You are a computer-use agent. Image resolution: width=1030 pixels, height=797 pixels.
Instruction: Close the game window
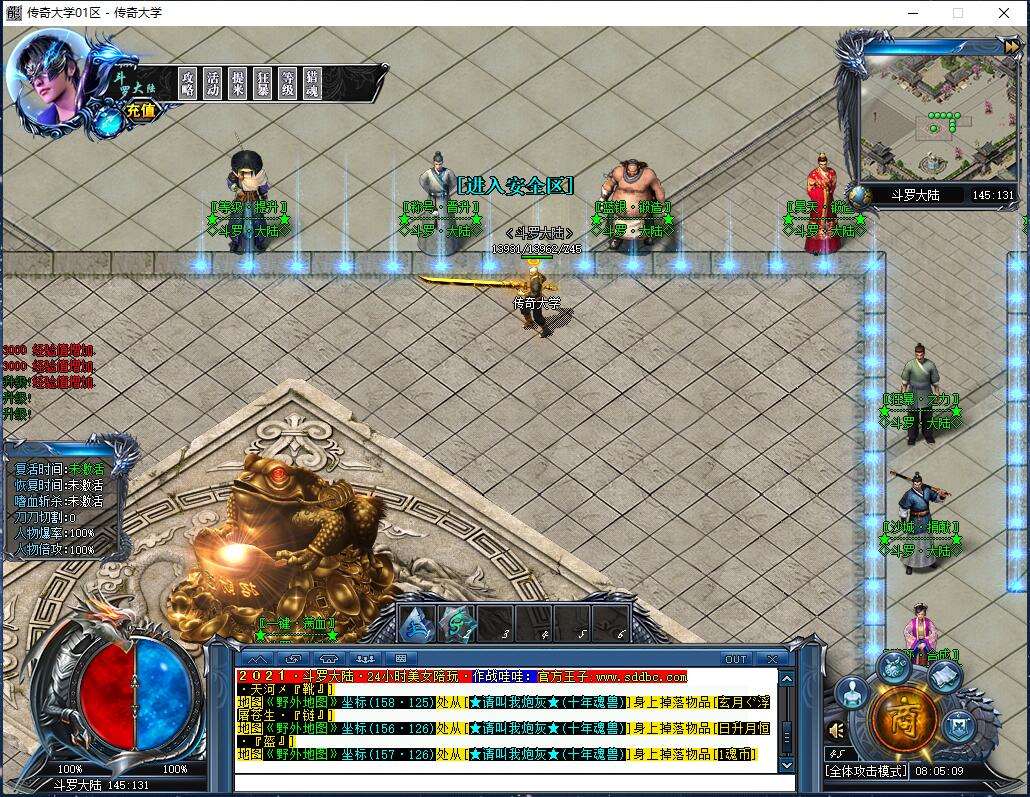coord(1004,13)
